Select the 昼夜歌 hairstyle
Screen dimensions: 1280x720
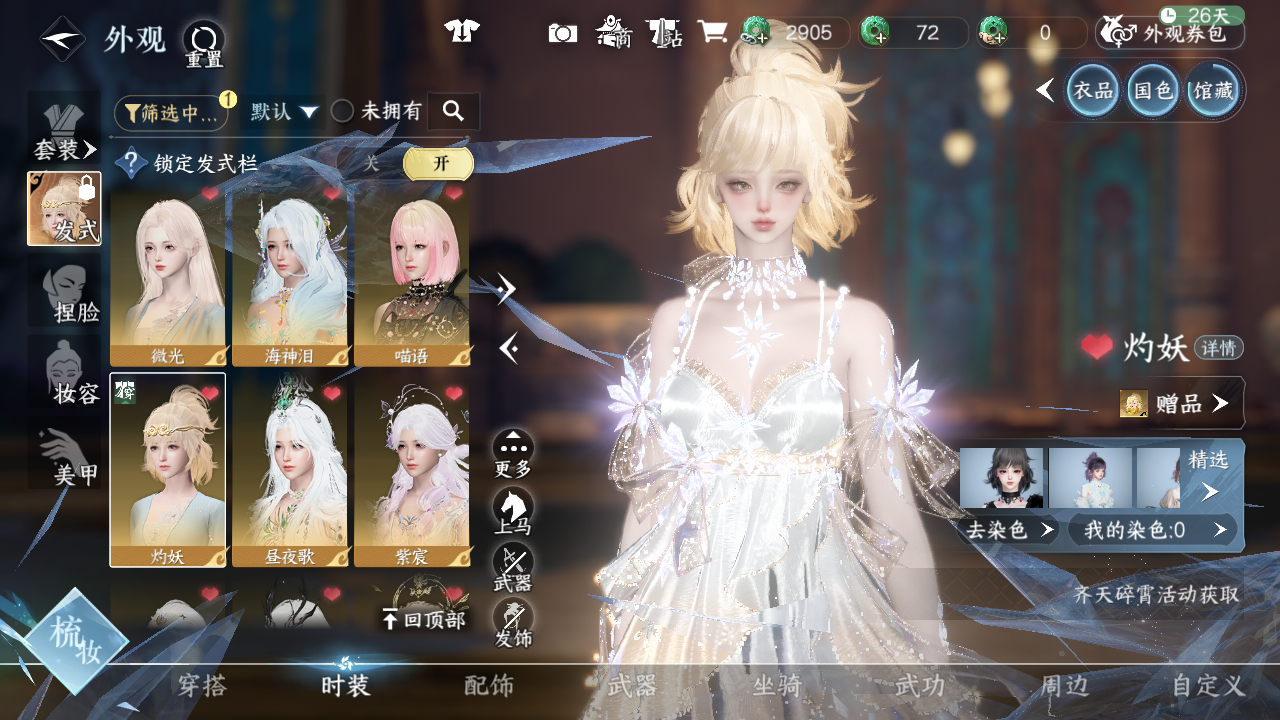point(291,470)
